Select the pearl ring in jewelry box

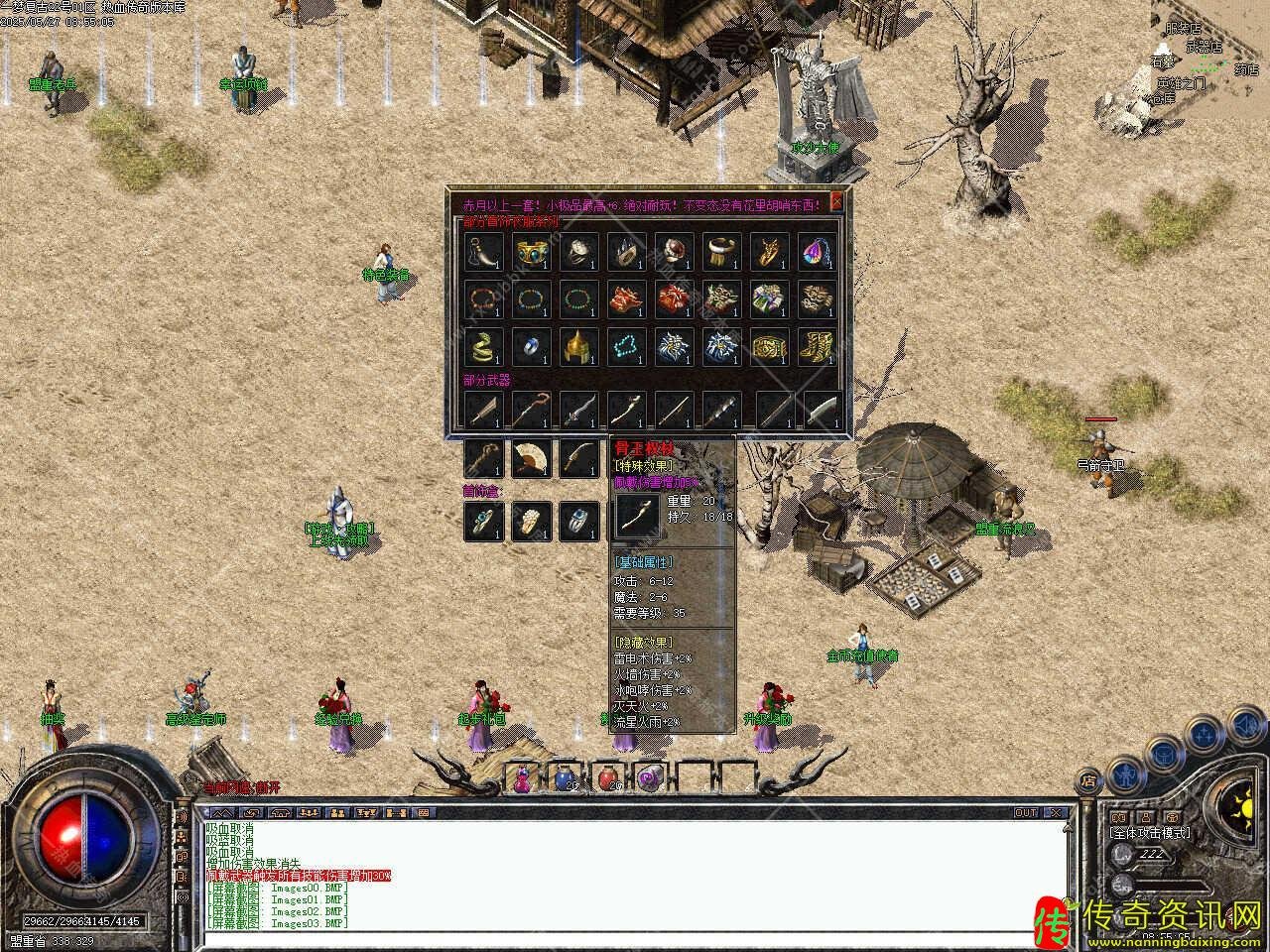pyautogui.click(x=530, y=521)
